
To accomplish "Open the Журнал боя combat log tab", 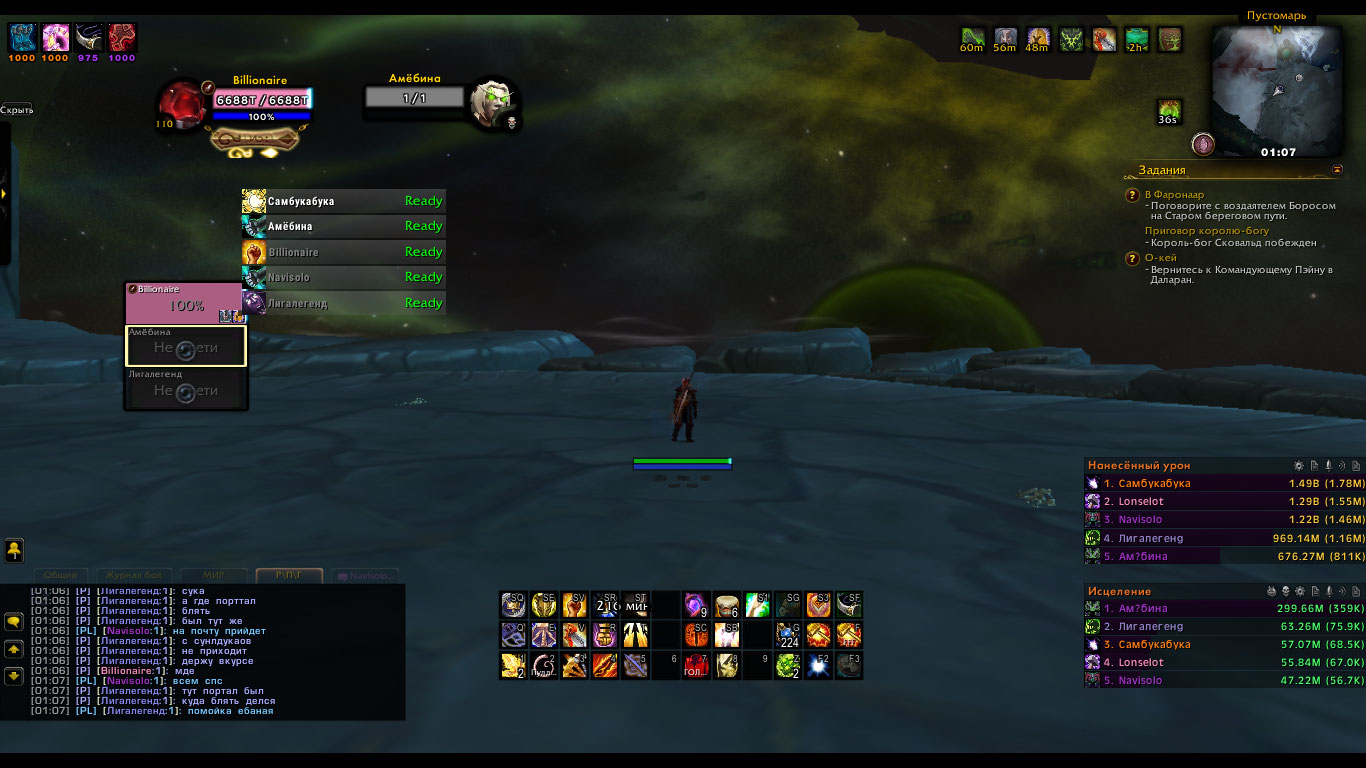I will click(133, 576).
